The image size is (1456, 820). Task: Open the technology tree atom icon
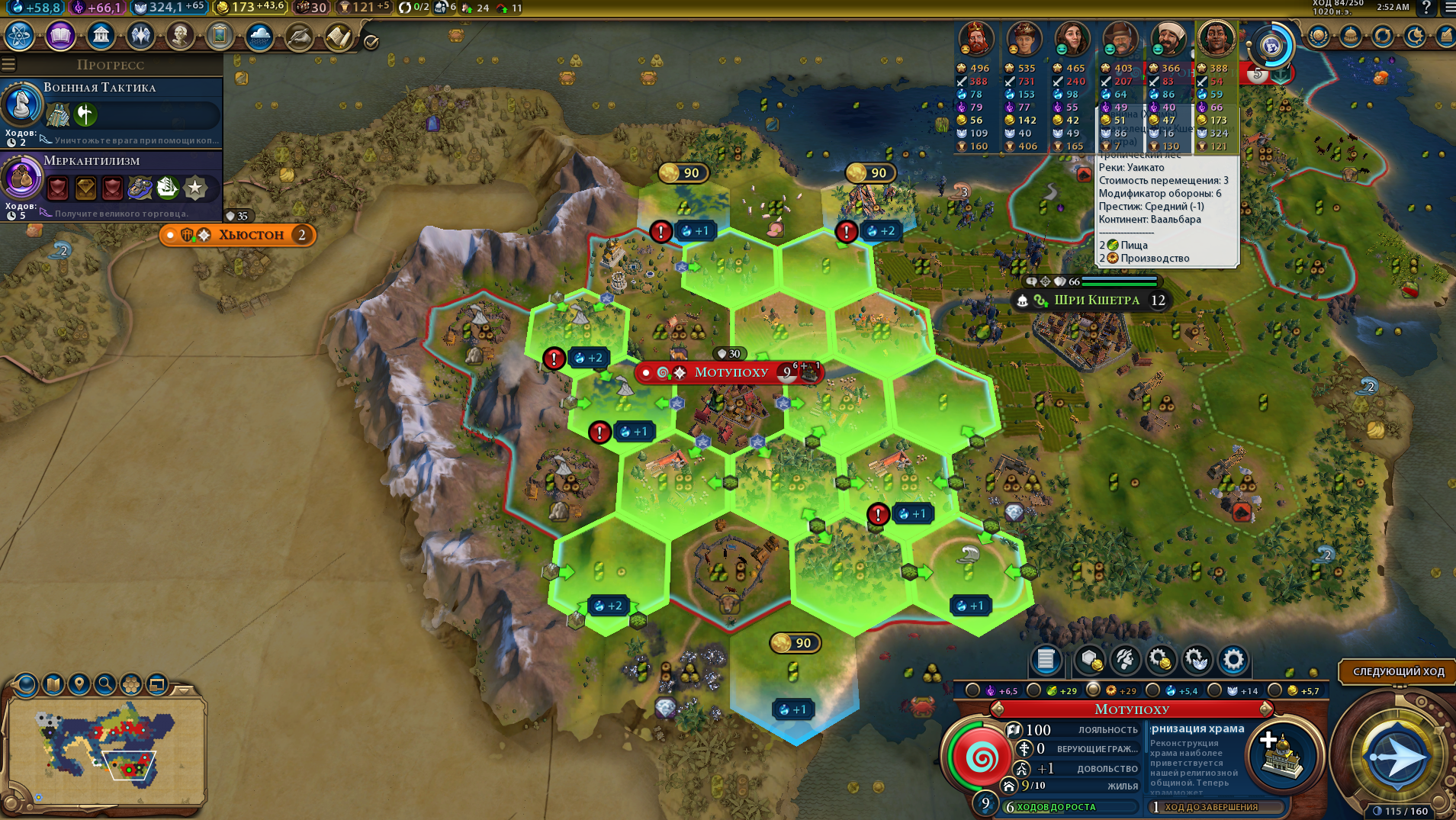tap(20, 36)
